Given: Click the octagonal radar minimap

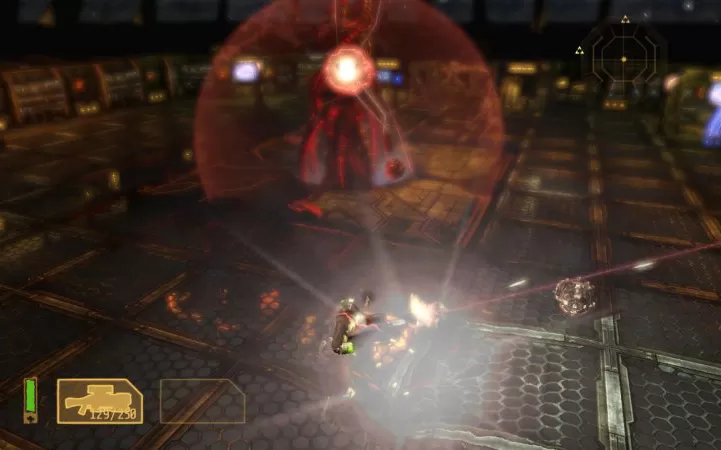Looking at the screenshot, I should pyautogui.click(x=622, y=59).
